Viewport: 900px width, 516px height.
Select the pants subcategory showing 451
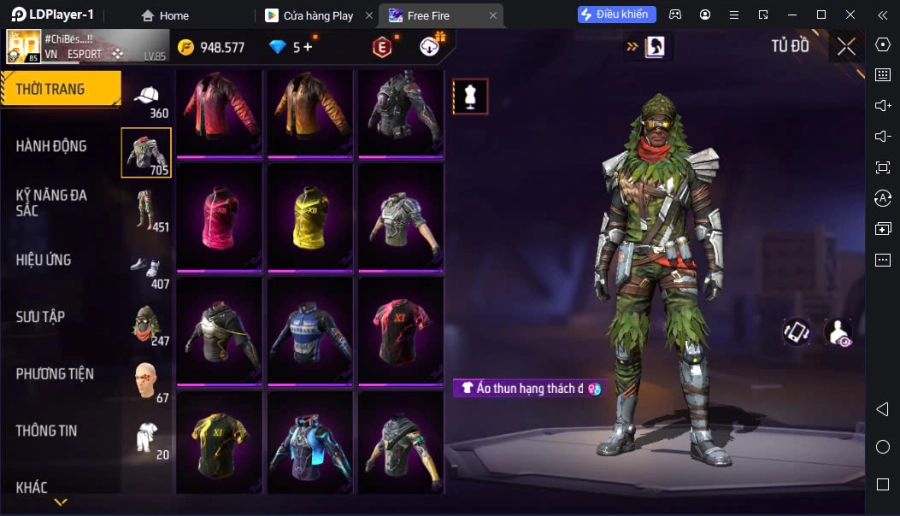[147, 210]
